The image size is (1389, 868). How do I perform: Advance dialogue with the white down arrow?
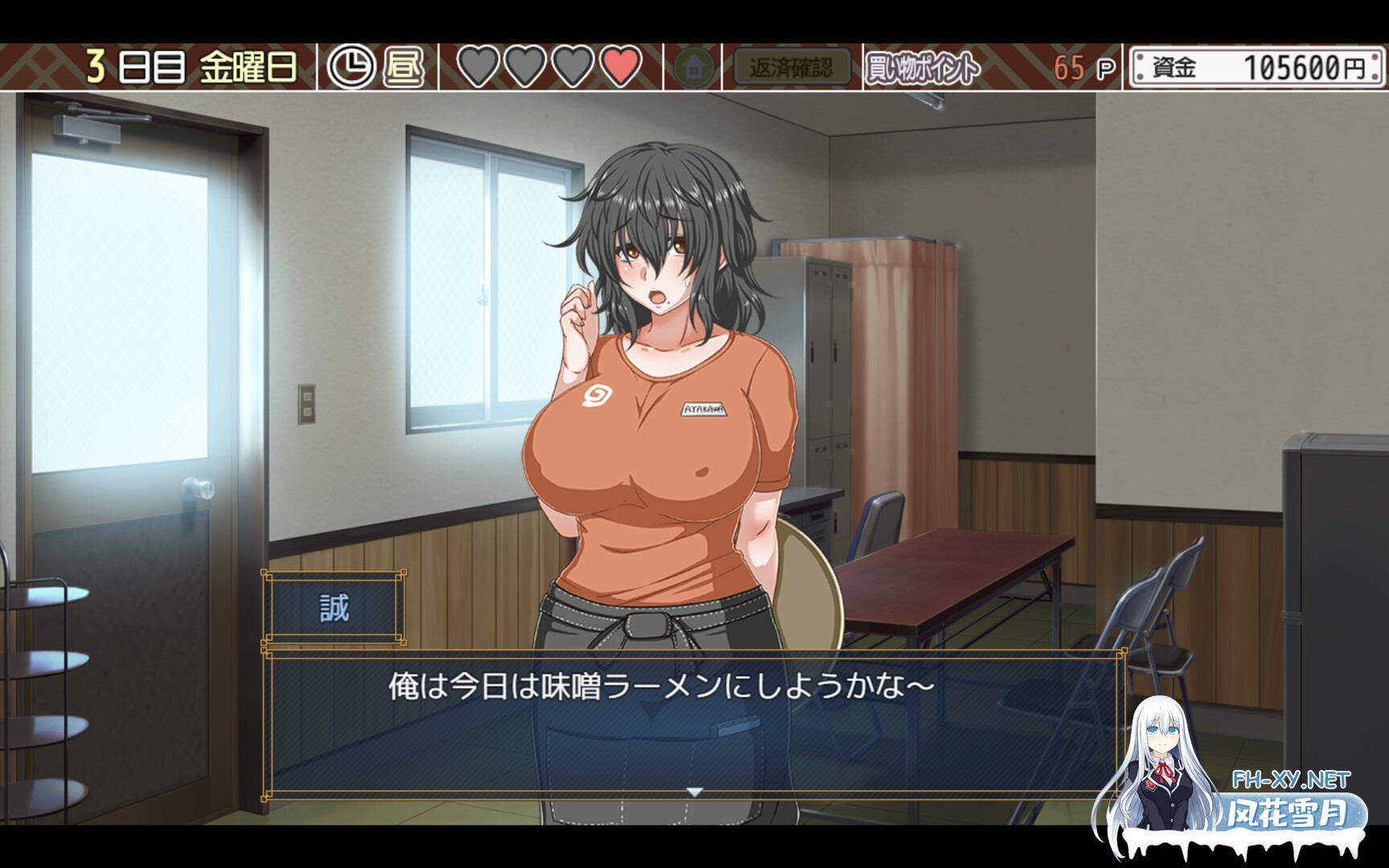tap(694, 792)
